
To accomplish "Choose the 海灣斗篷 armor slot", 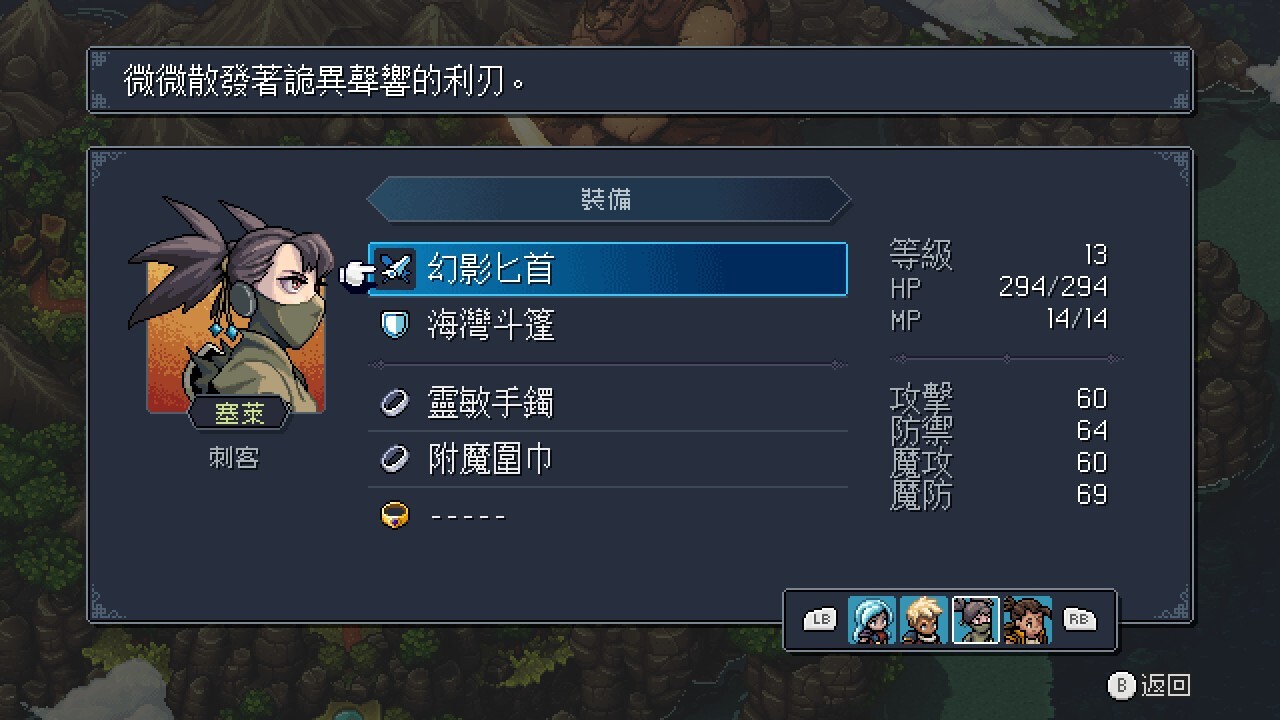I will pos(608,325).
